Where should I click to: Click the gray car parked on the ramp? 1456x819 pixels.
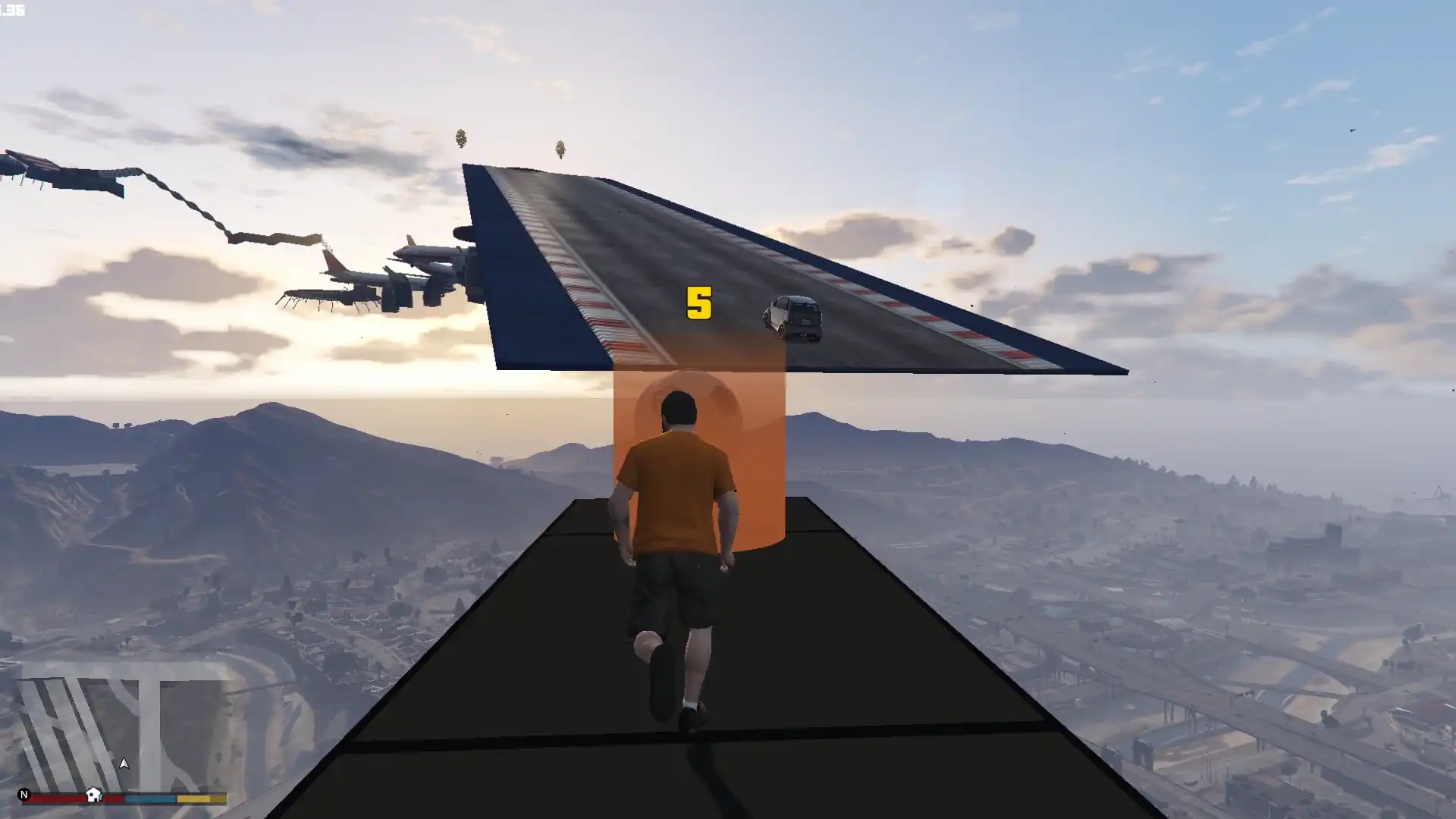pos(793,318)
